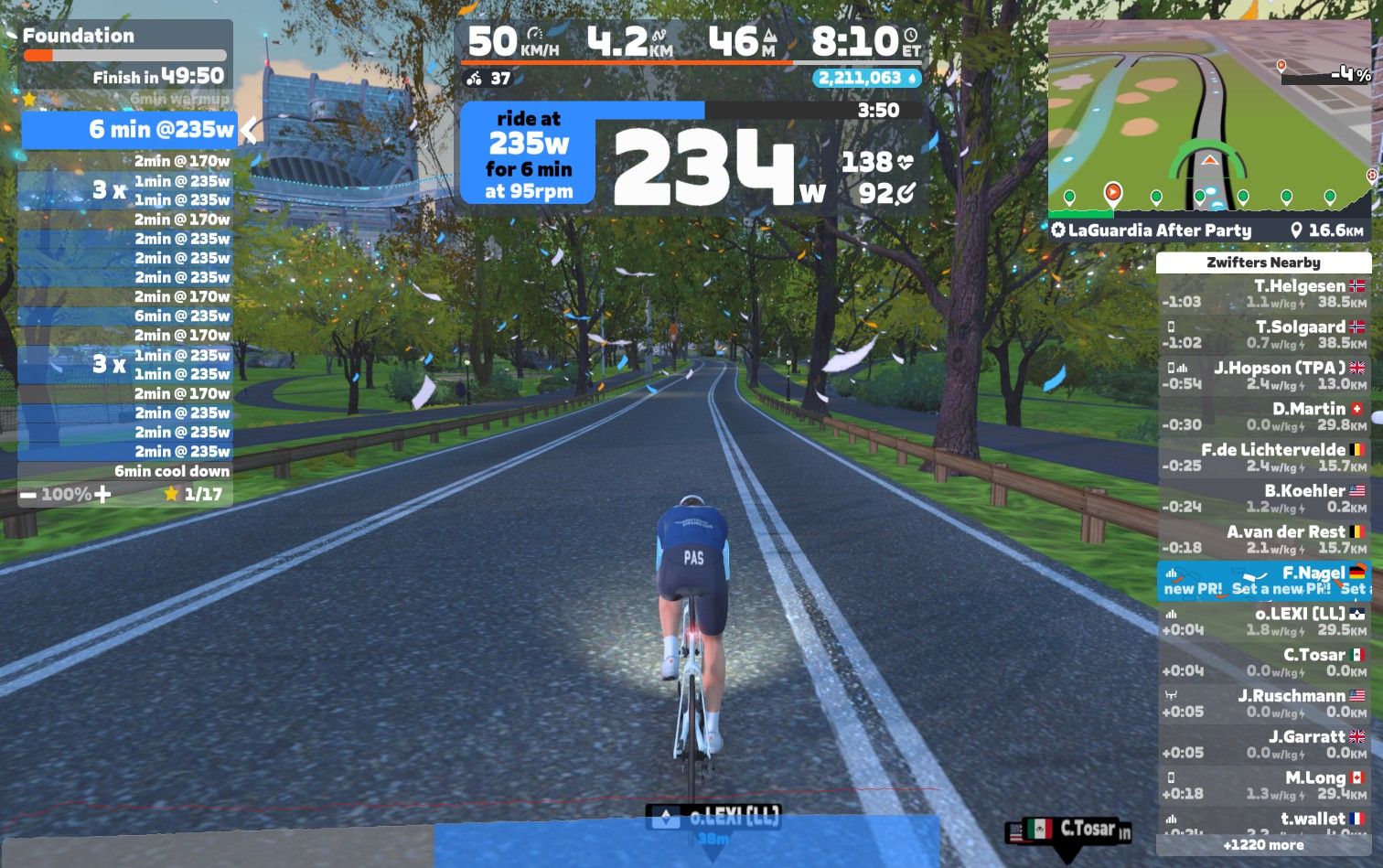Pick D.Martin in the riders list

(1263, 417)
